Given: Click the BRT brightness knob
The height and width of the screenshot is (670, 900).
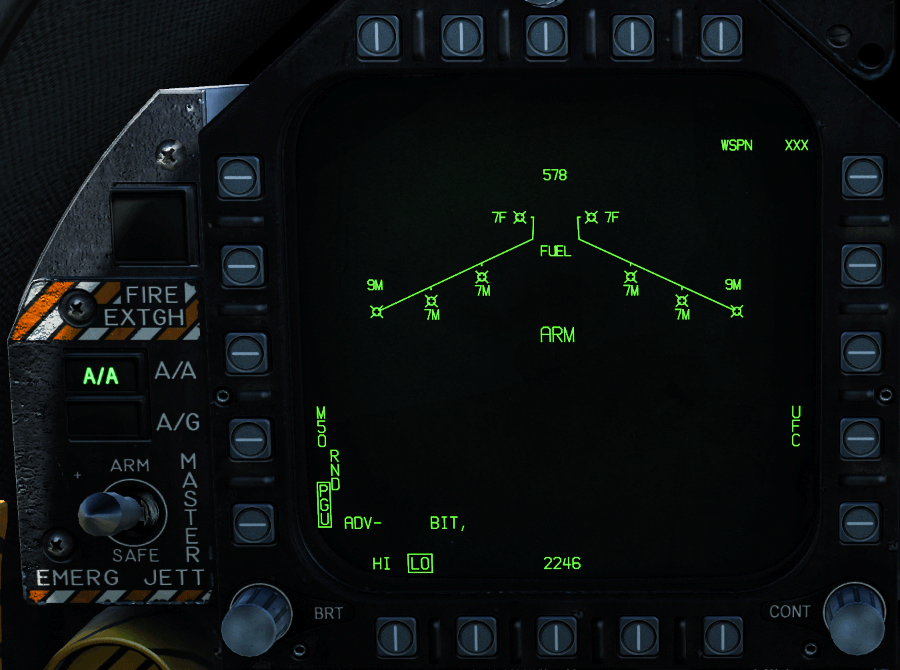Looking at the screenshot, I should pyautogui.click(x=248, y=618).
